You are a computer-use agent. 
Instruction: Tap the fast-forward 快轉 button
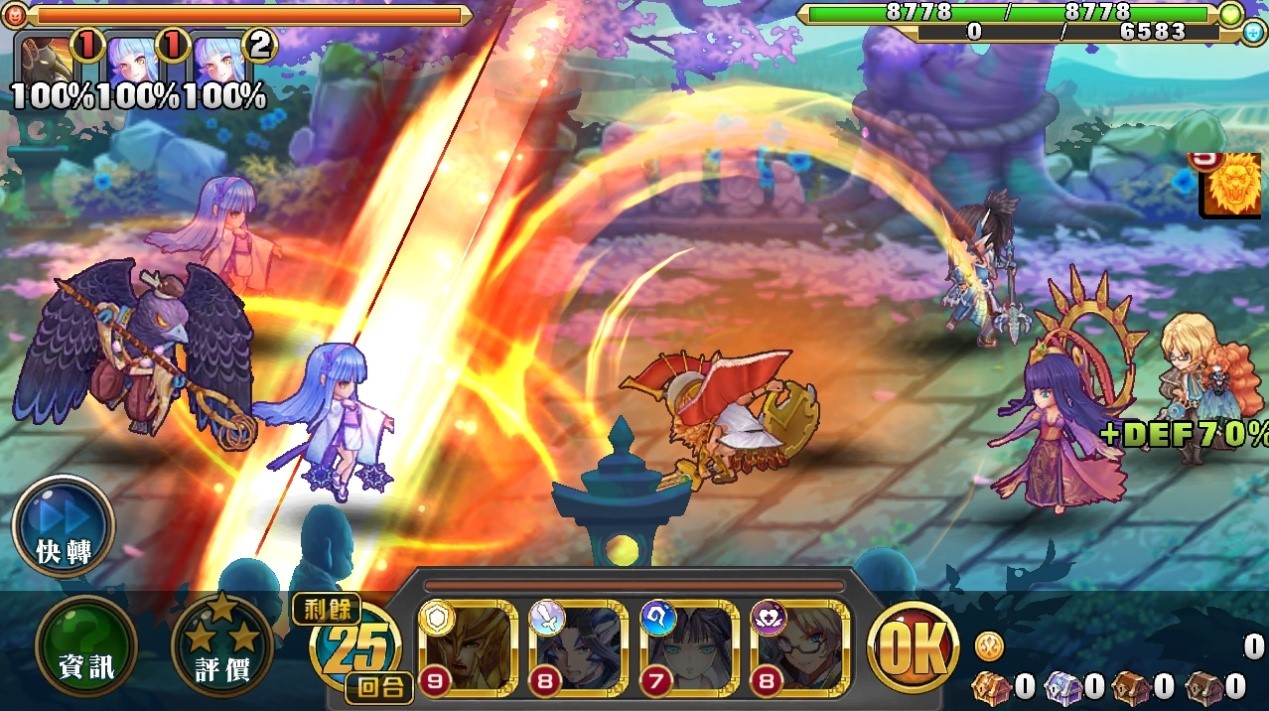63,526
